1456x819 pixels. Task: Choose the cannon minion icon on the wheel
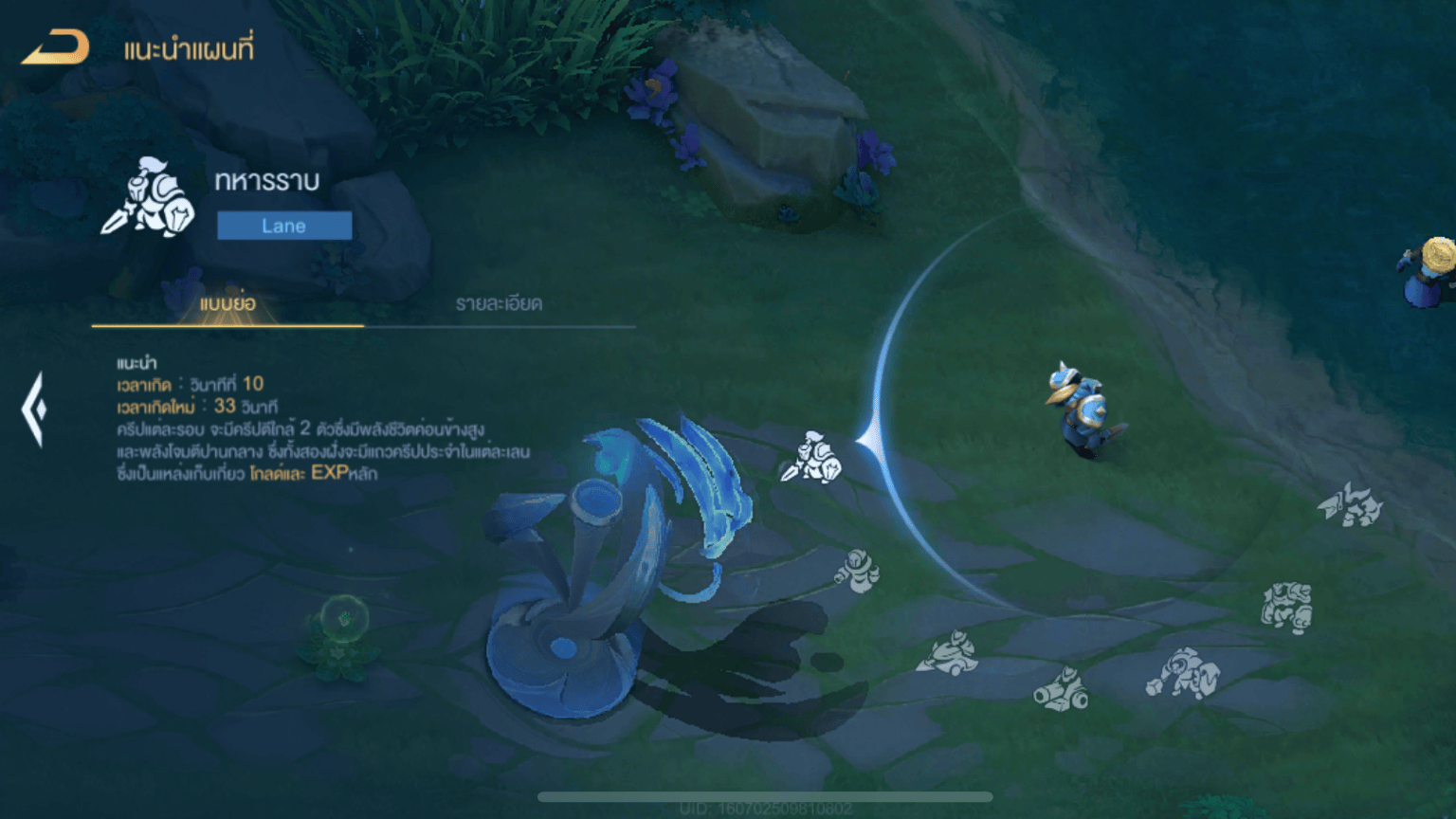point(1061,689)
